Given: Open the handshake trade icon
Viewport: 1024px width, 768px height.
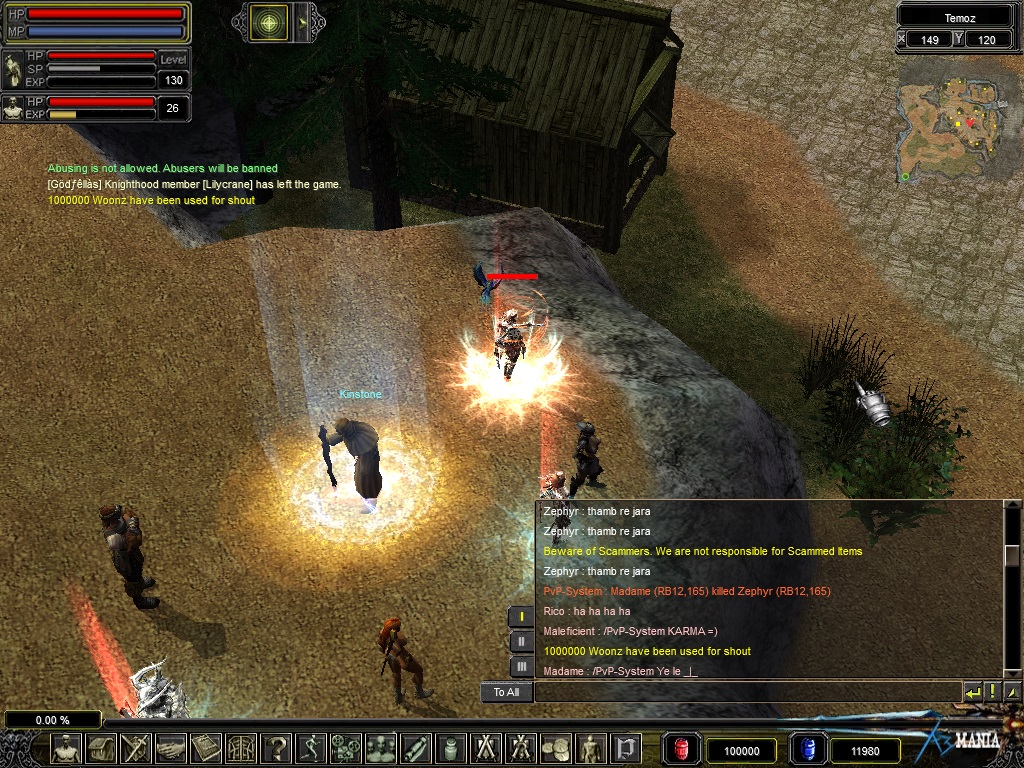Looking at the screenshot, I should tap(171, 748).
